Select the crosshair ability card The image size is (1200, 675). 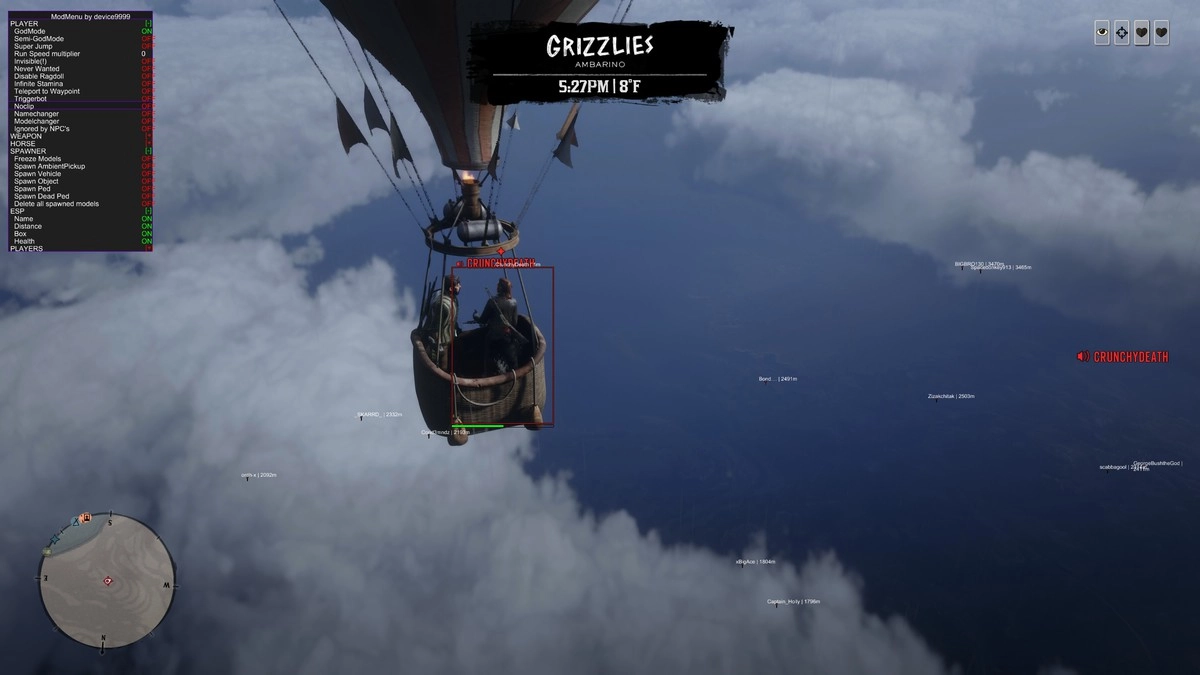1122,33
